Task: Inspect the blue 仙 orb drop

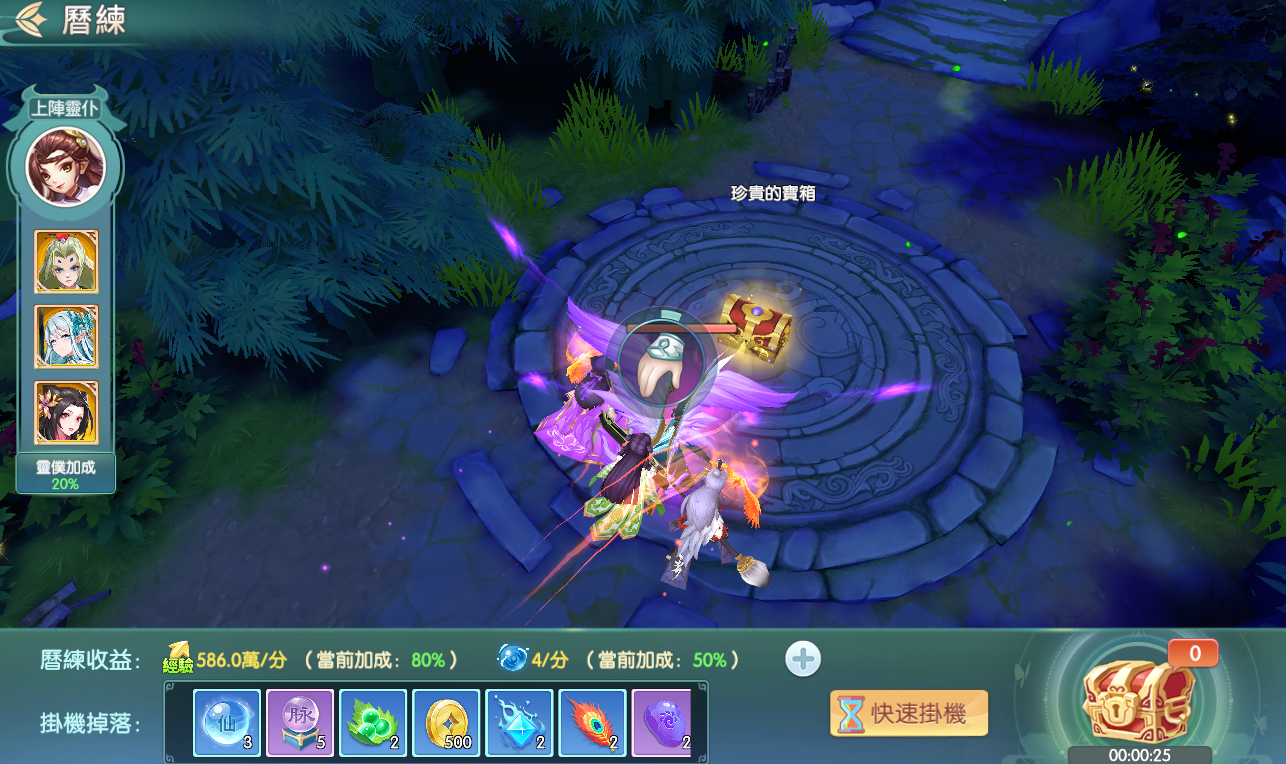Action: (227, 722)
